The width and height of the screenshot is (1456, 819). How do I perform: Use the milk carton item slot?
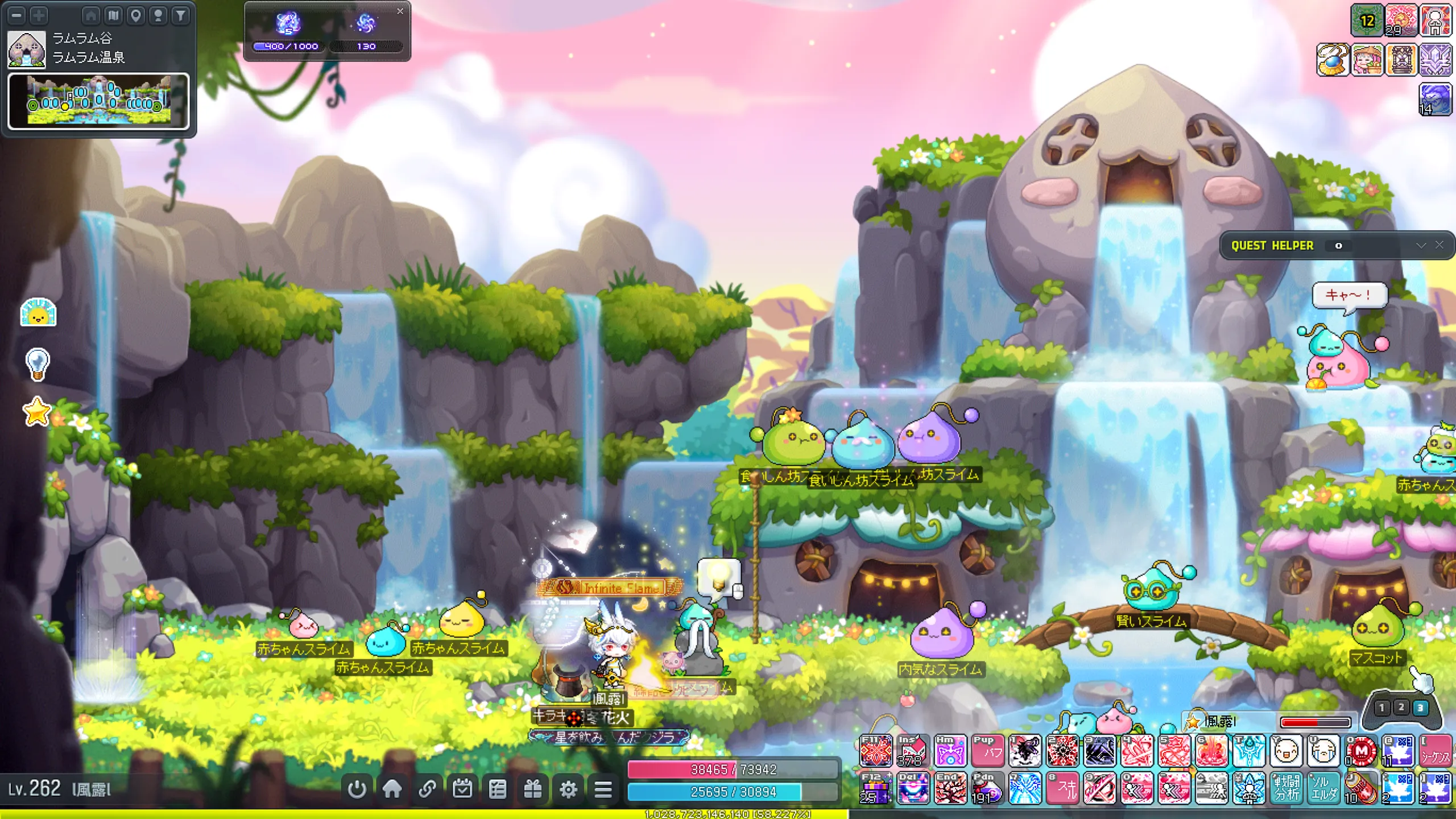[x=912, y=751]
